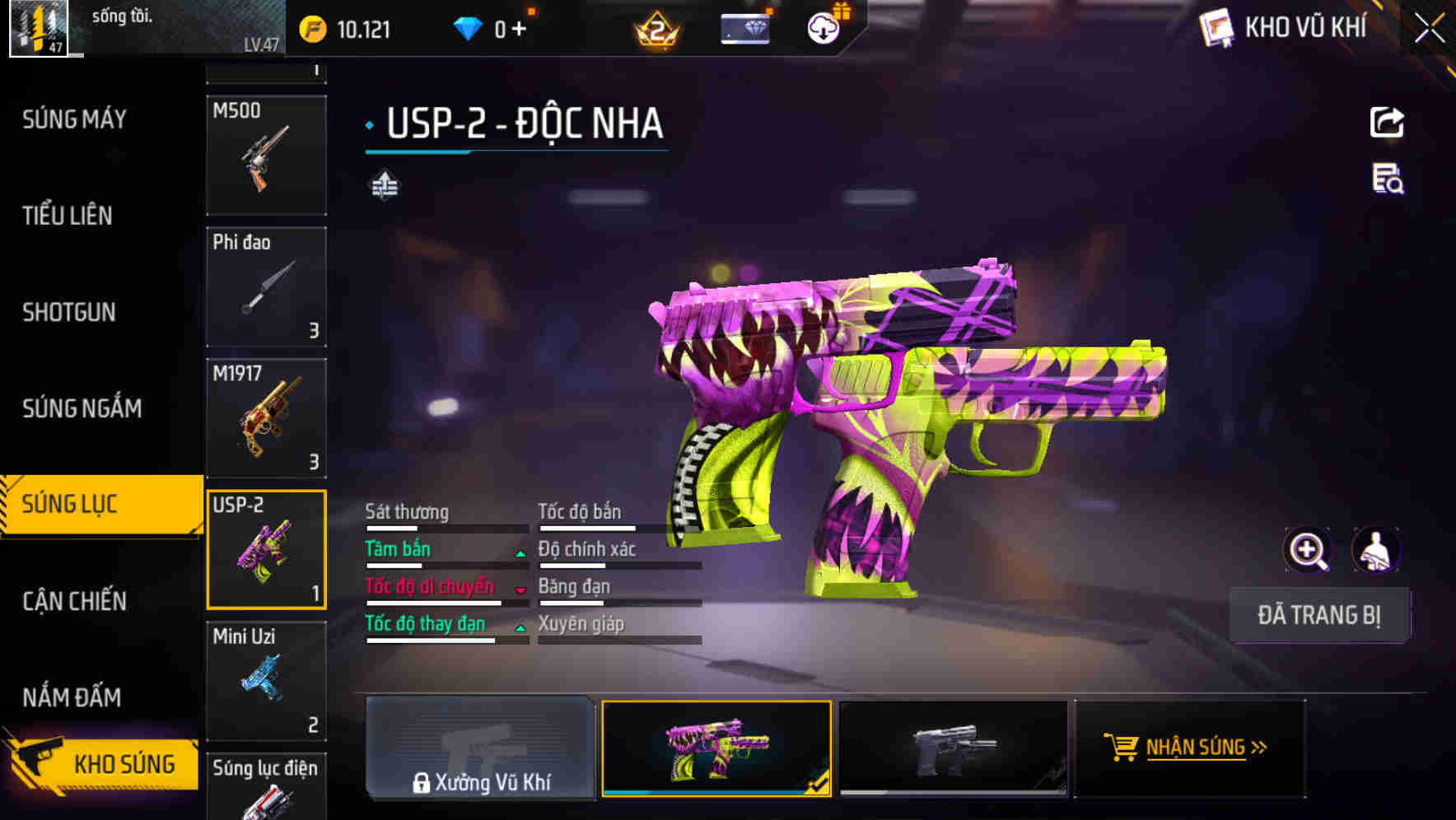Open the share icon for USP-2

(1388, 122)
